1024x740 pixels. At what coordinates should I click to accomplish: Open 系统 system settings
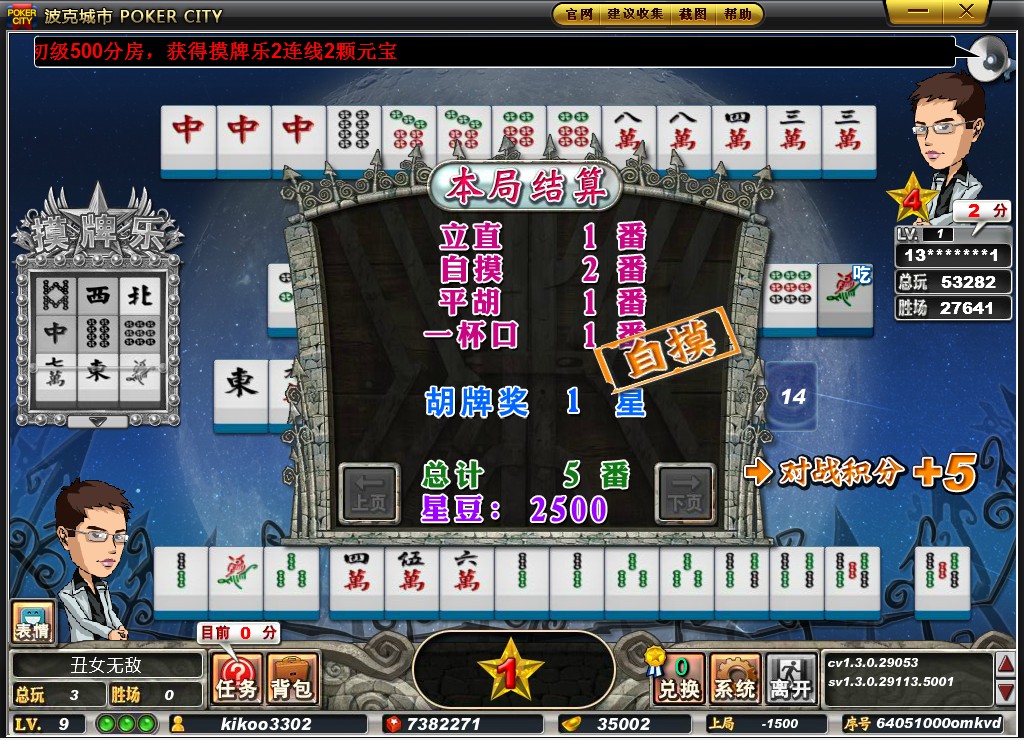[735, 679]
